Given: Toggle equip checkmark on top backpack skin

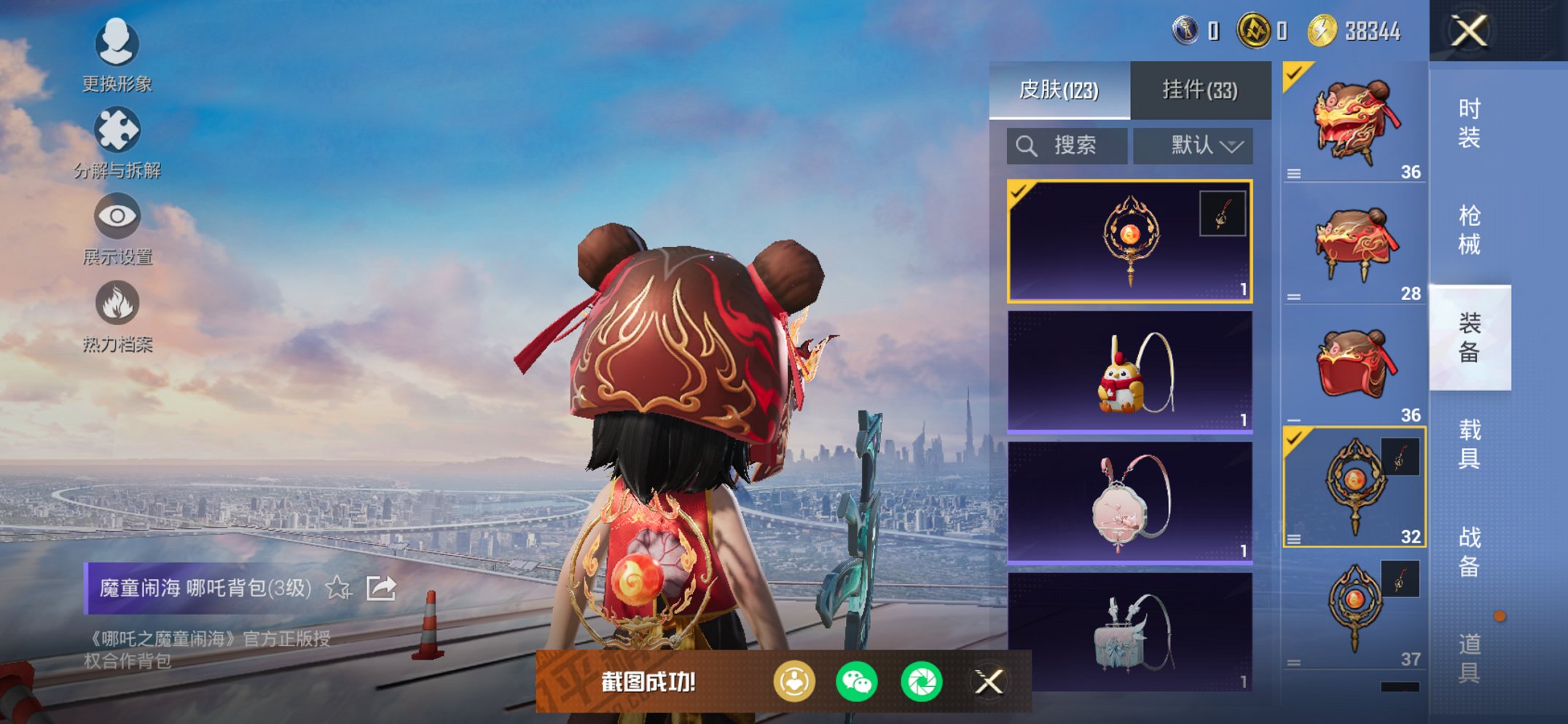Looking at the screenshot, I should click(x=1293, y=75).
